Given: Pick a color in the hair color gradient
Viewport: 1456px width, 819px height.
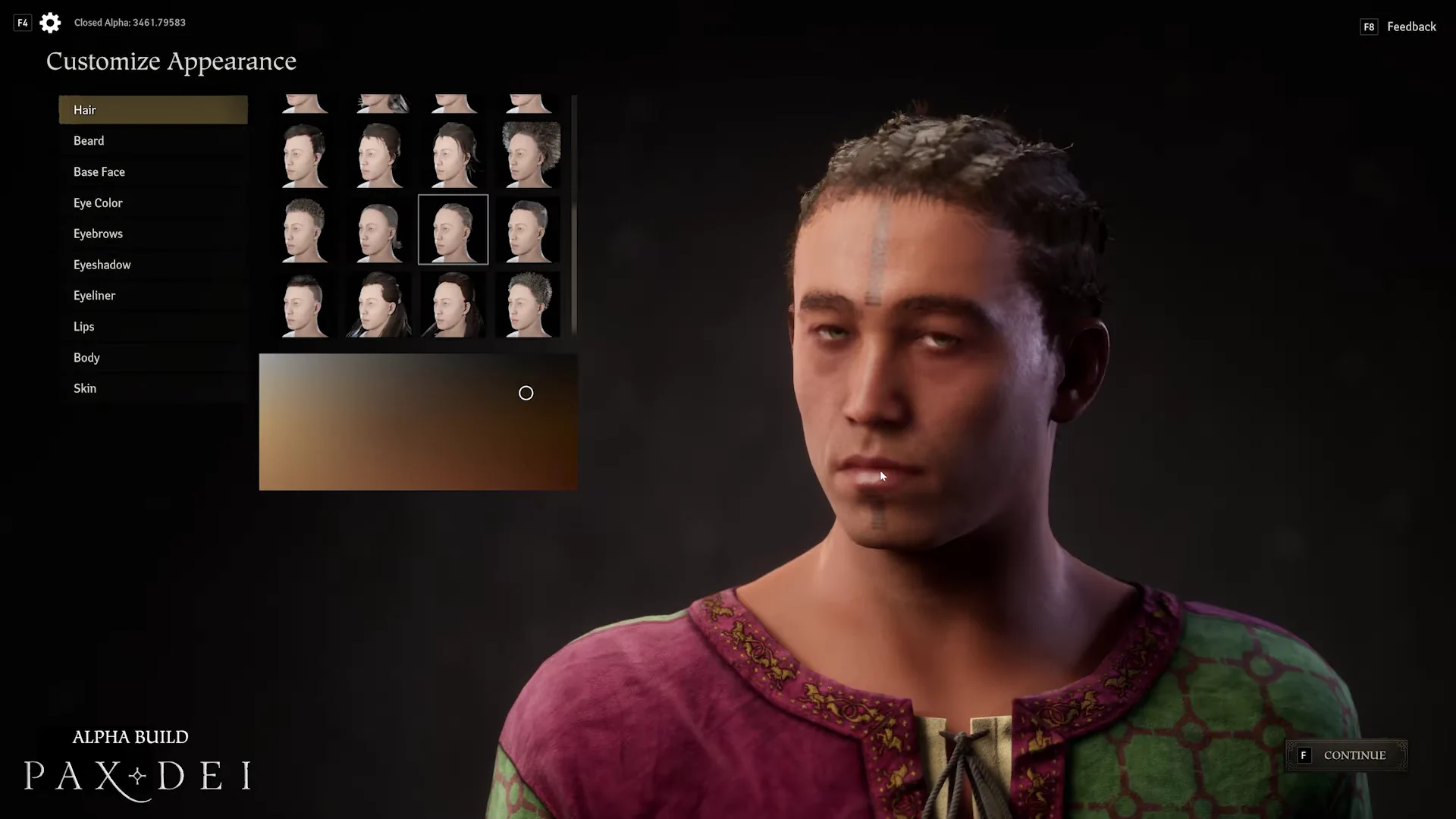Looking at the screenshot, I should pos(418,422).
